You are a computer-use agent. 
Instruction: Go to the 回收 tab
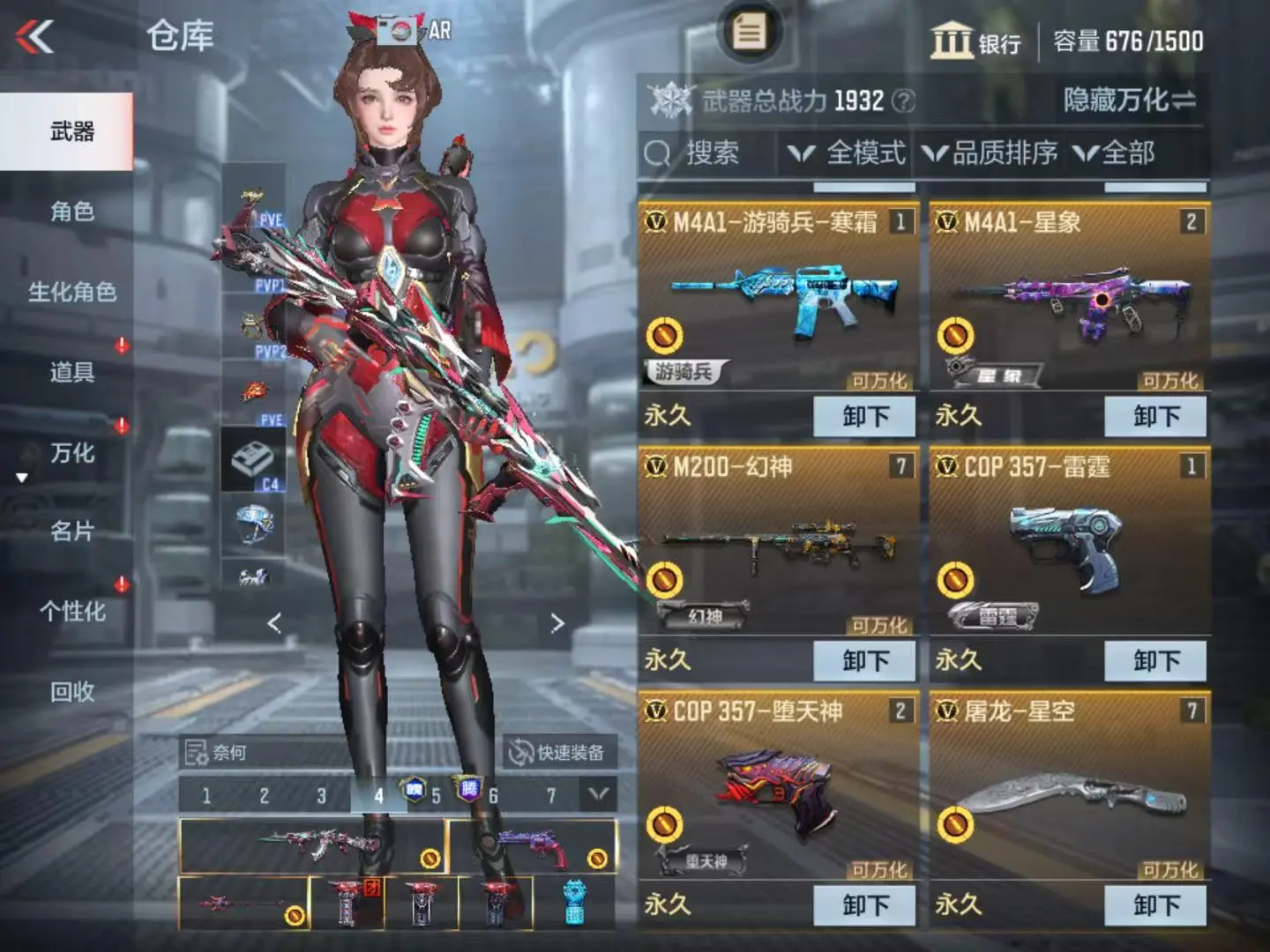pyautogui.click(x=71, y=692)
